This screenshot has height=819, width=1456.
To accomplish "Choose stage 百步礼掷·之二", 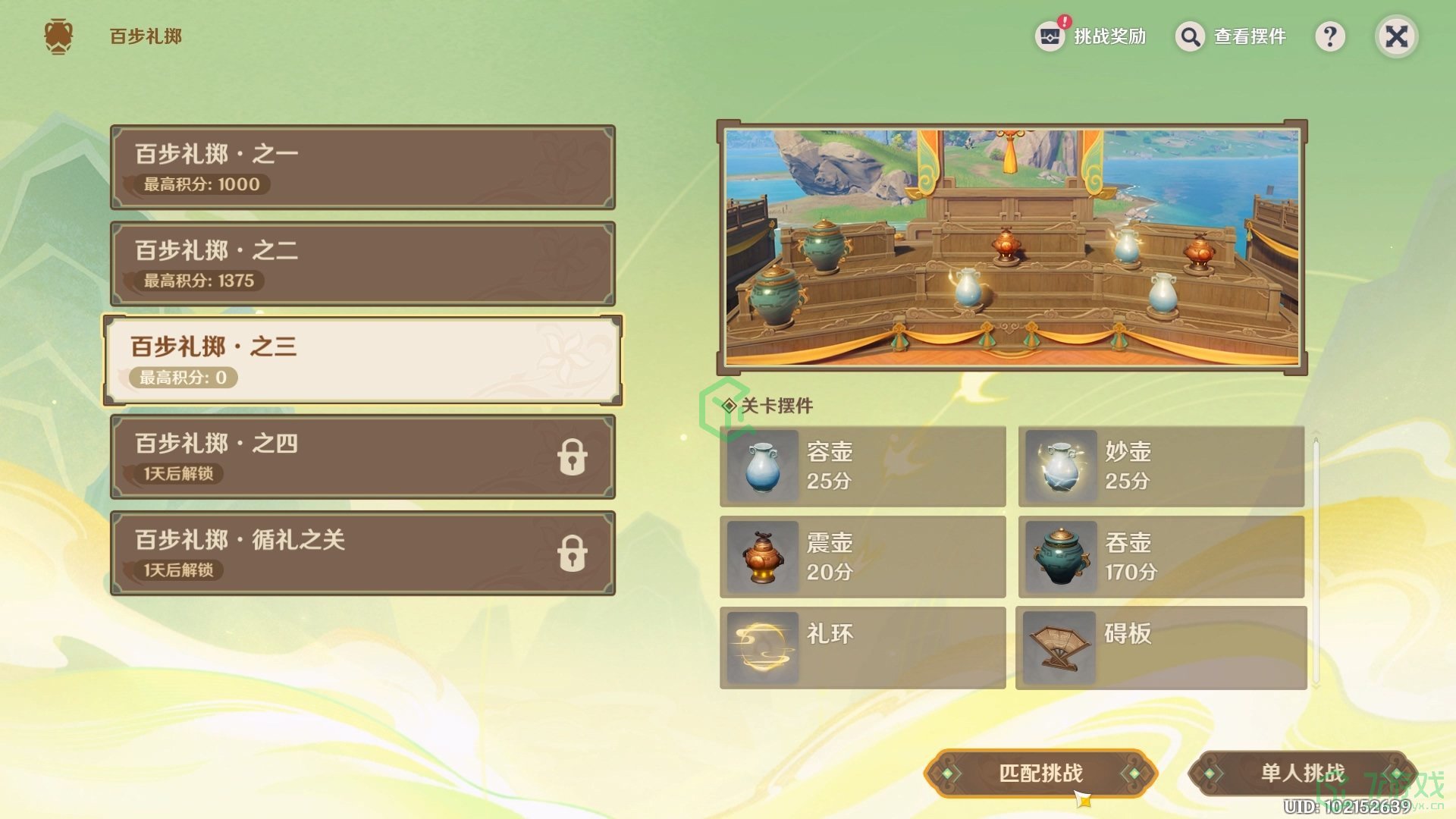I will pyautogui.click(x=362, y=263).
